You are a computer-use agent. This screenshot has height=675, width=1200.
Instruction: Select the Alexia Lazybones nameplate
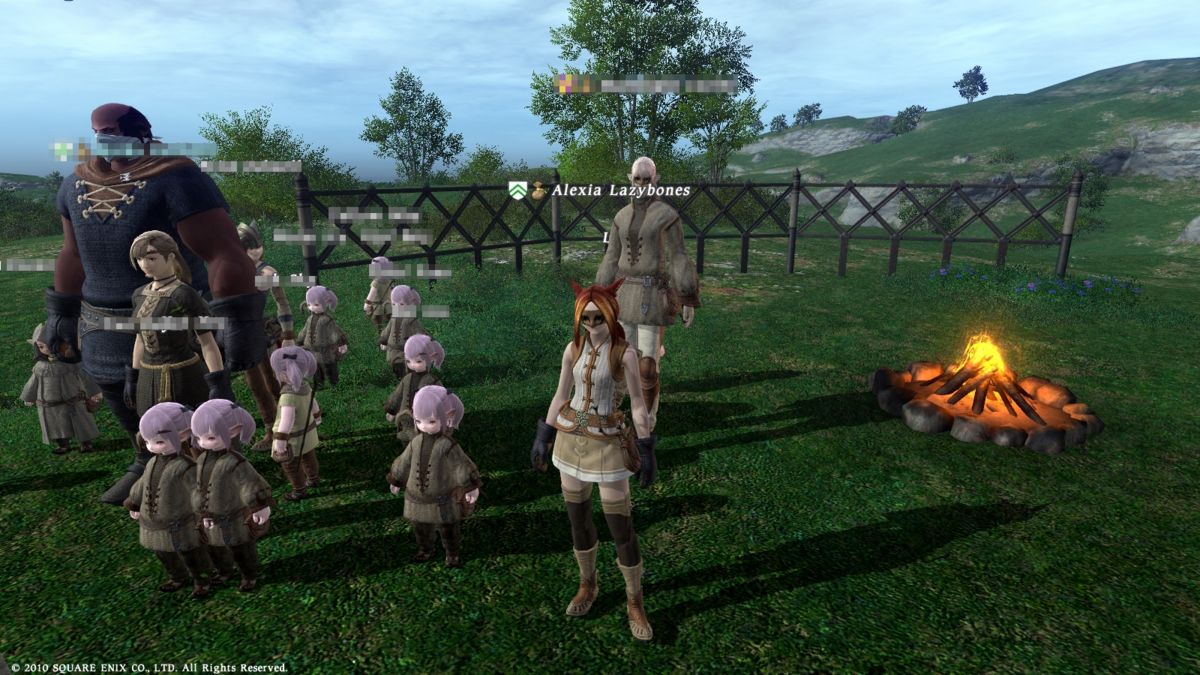(620, 190)
